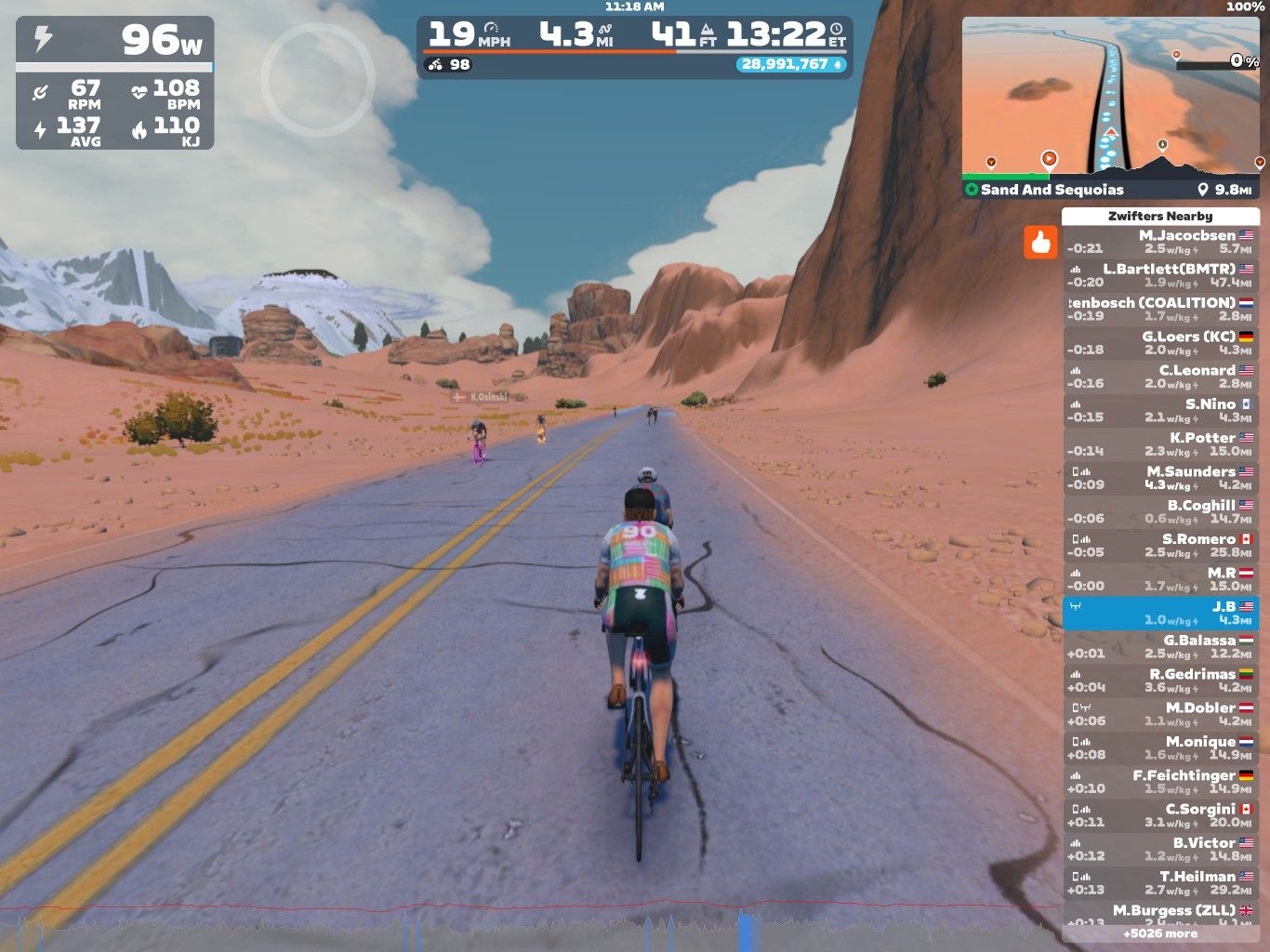Select C.Sorgini in the rider list
The height and width of the screenshot is (952, 1270).
point(1160,815)
